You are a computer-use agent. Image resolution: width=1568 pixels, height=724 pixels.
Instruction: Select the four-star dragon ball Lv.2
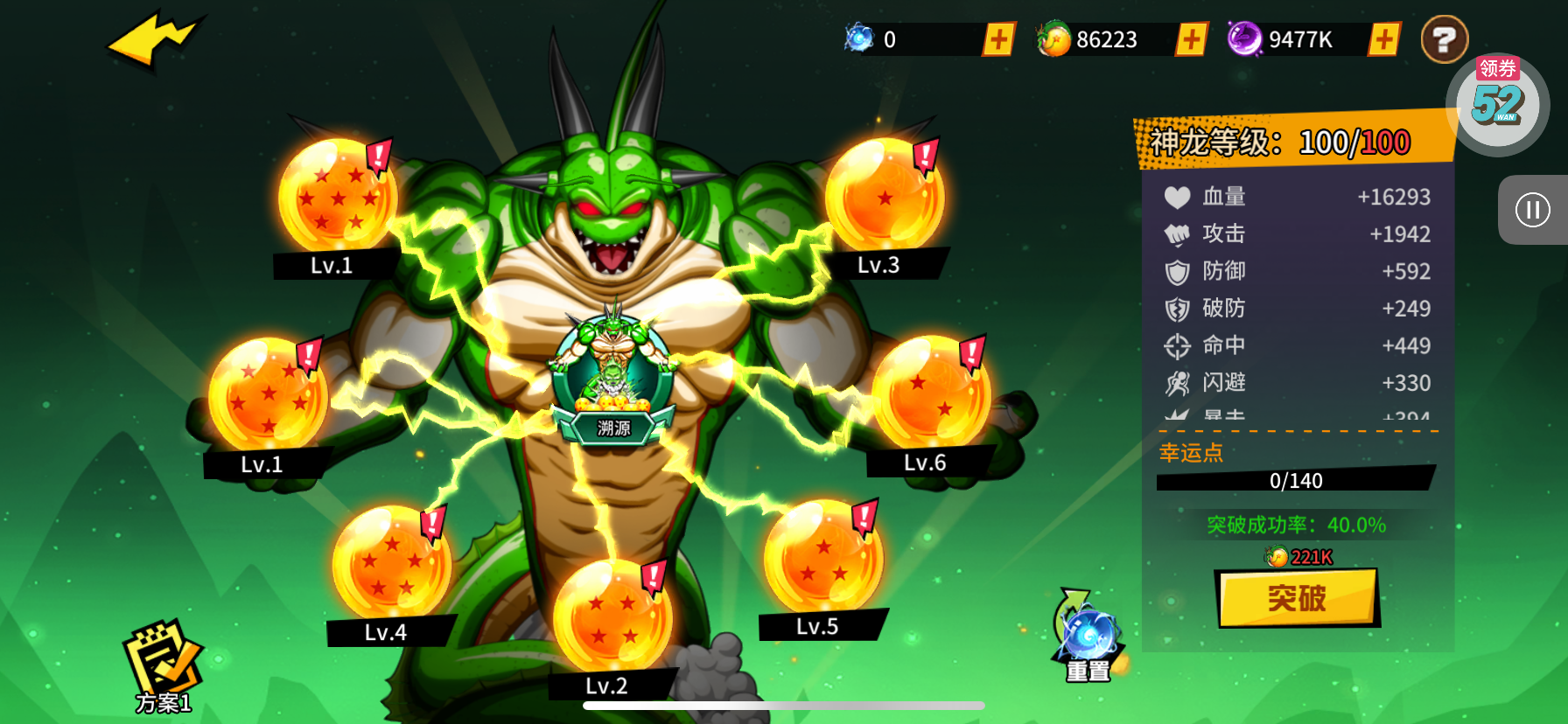[x=612, y=617]
